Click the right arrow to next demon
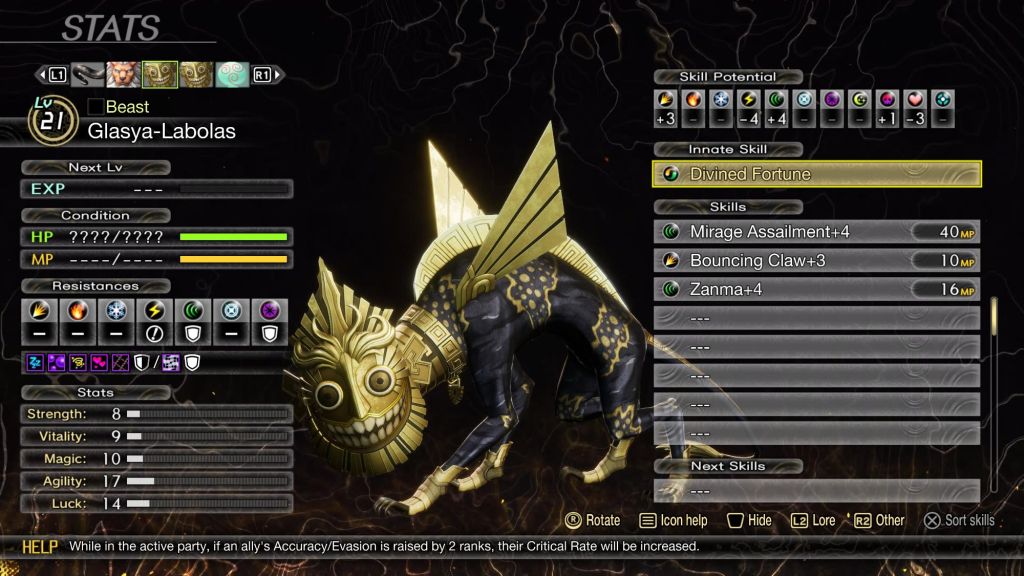This screenshot has width=1024, height=576. (x=278, y=75)
